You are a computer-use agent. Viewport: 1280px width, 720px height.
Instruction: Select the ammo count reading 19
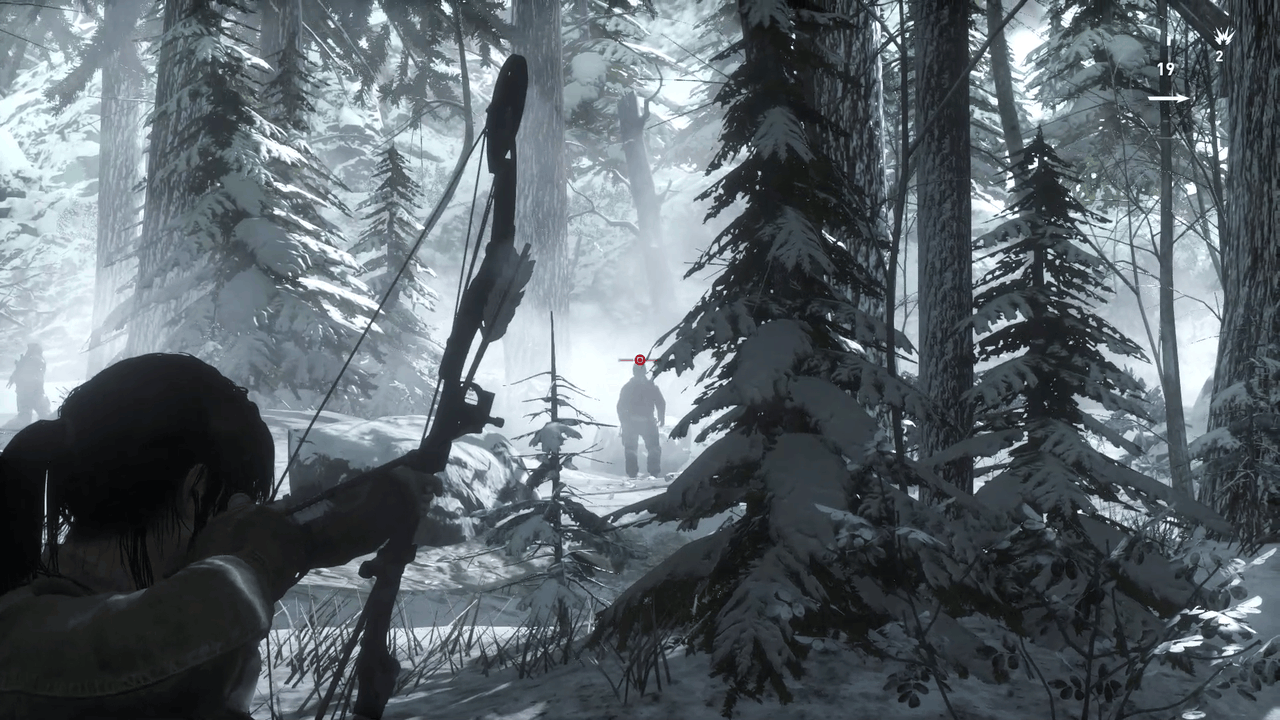tap(1165, 69)
